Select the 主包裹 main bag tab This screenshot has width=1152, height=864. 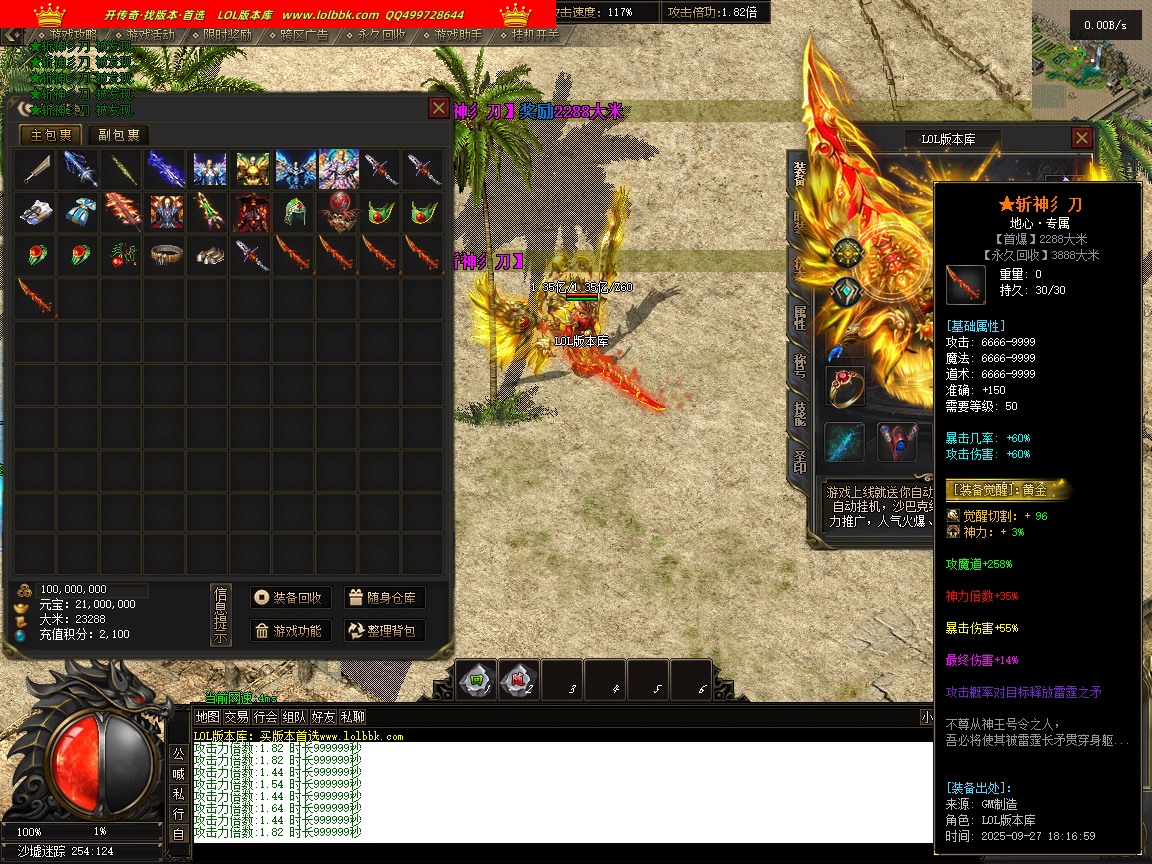[51, 136]
